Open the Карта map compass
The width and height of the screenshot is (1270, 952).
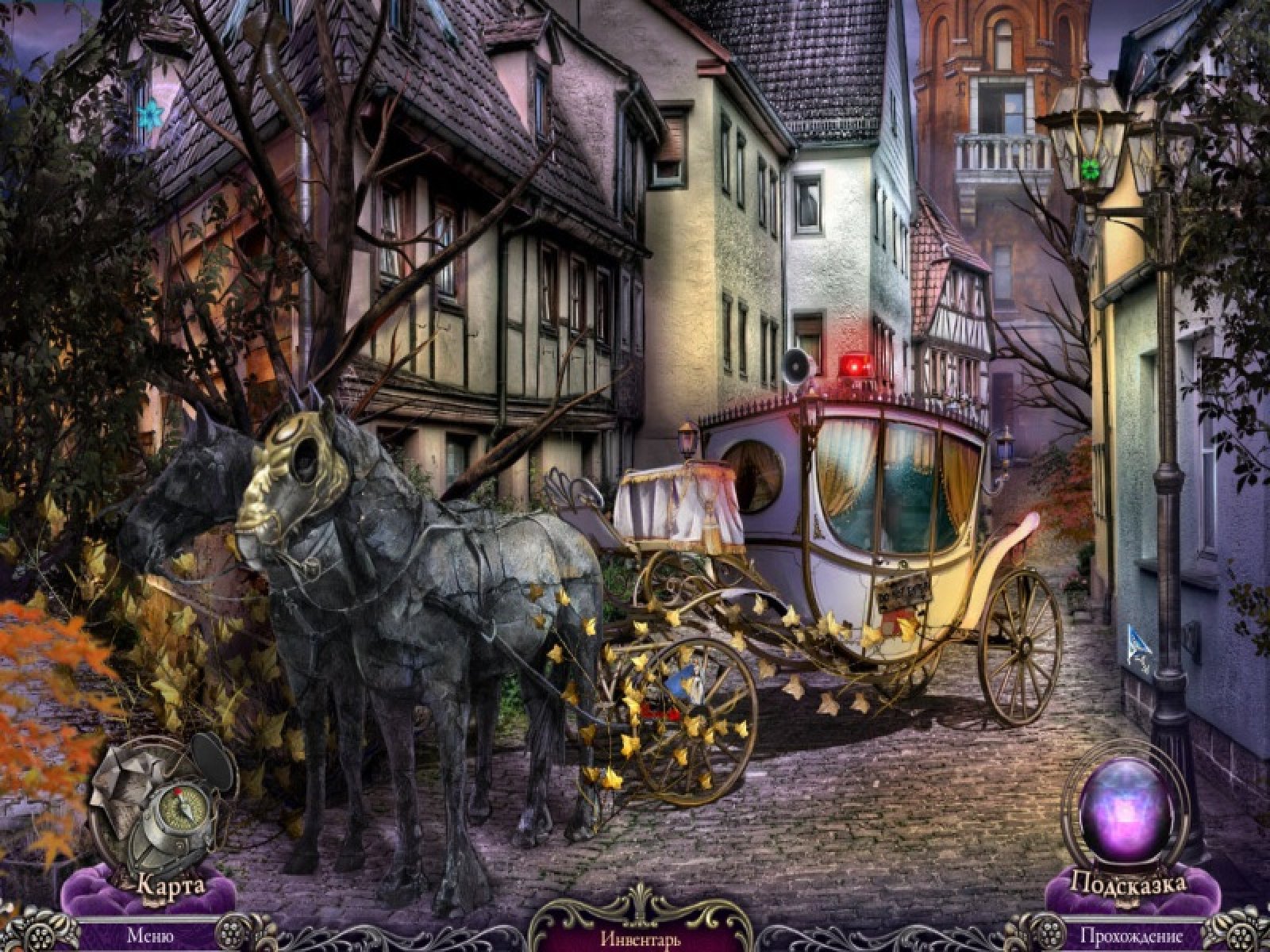pos(163,809)
